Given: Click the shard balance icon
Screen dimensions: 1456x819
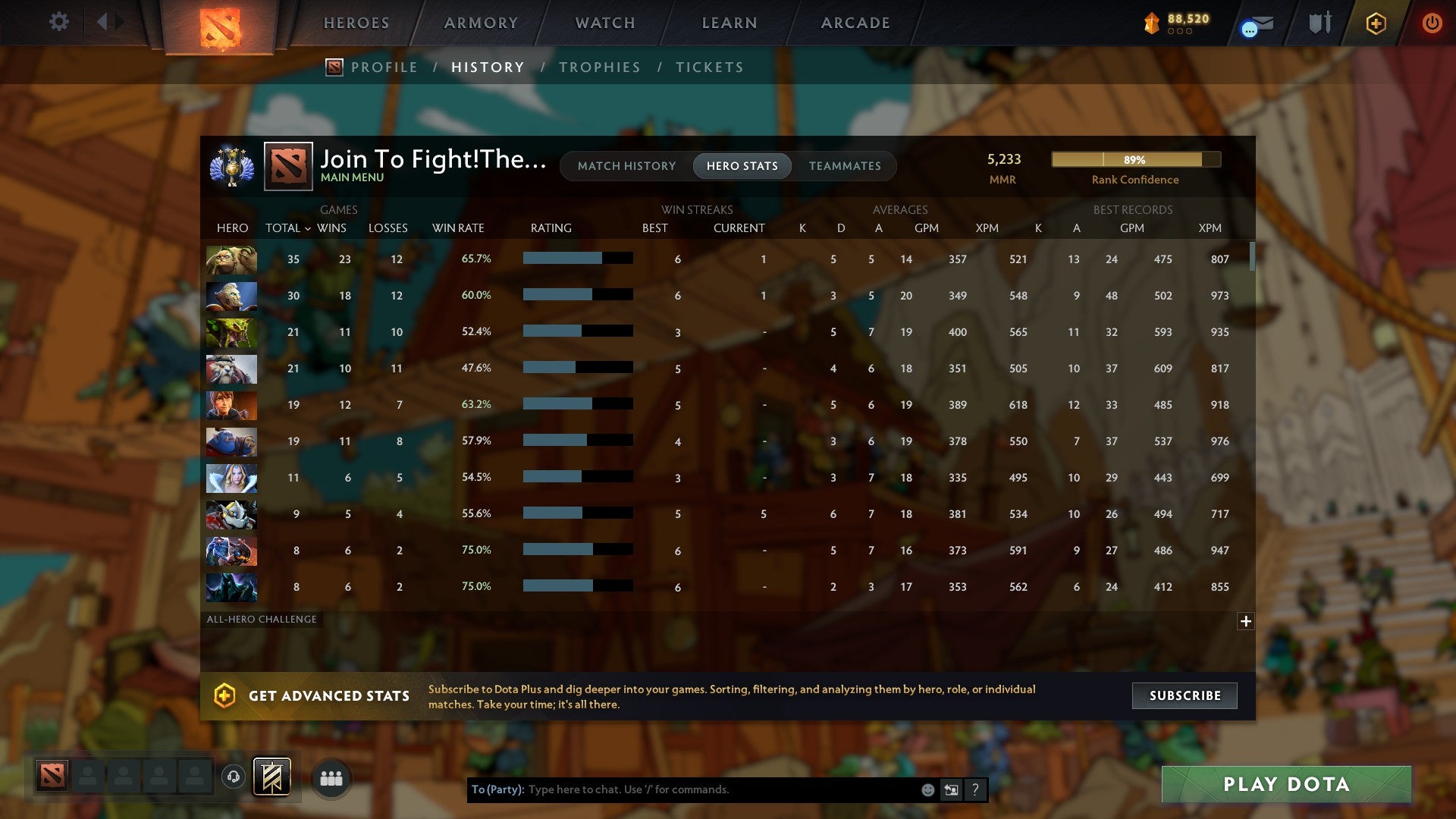Looking at the screenshot, I should pyautogui.click(x=1151, y=23).
